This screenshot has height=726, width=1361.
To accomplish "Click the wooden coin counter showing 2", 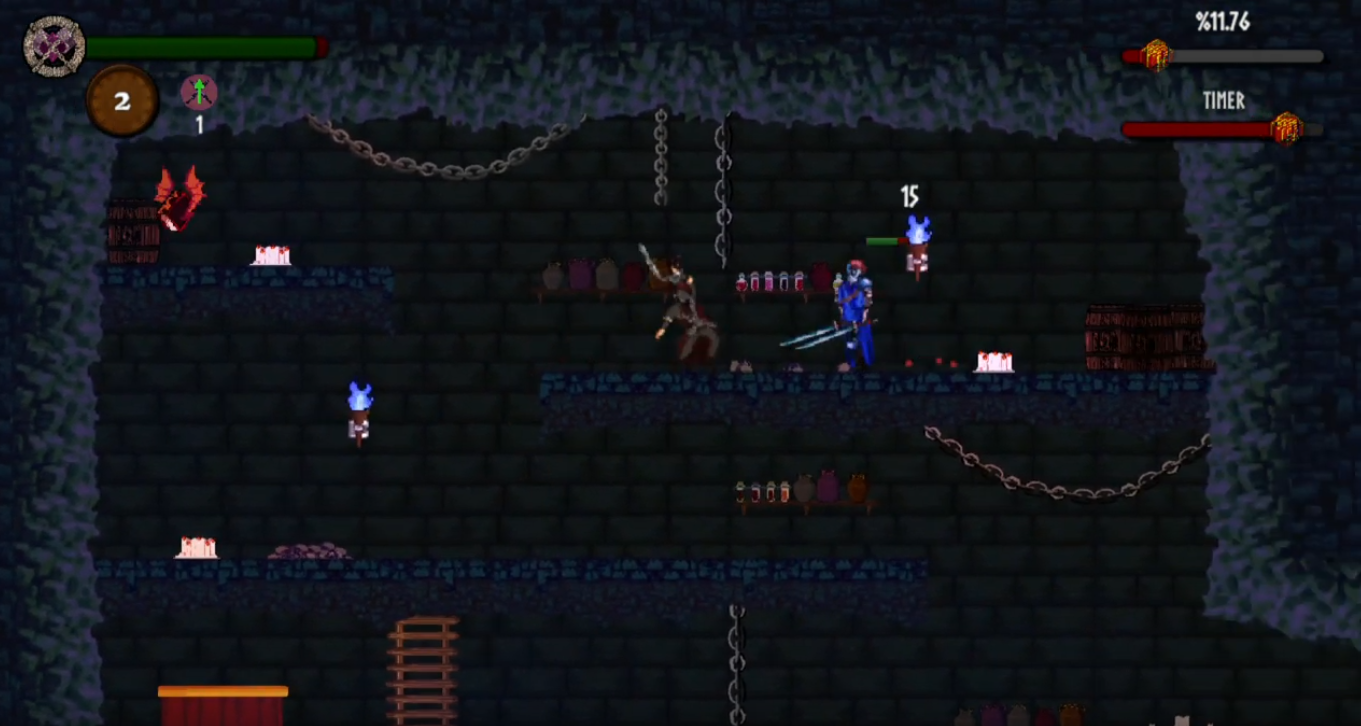I will pyautogui.click(x=122, y=98).
